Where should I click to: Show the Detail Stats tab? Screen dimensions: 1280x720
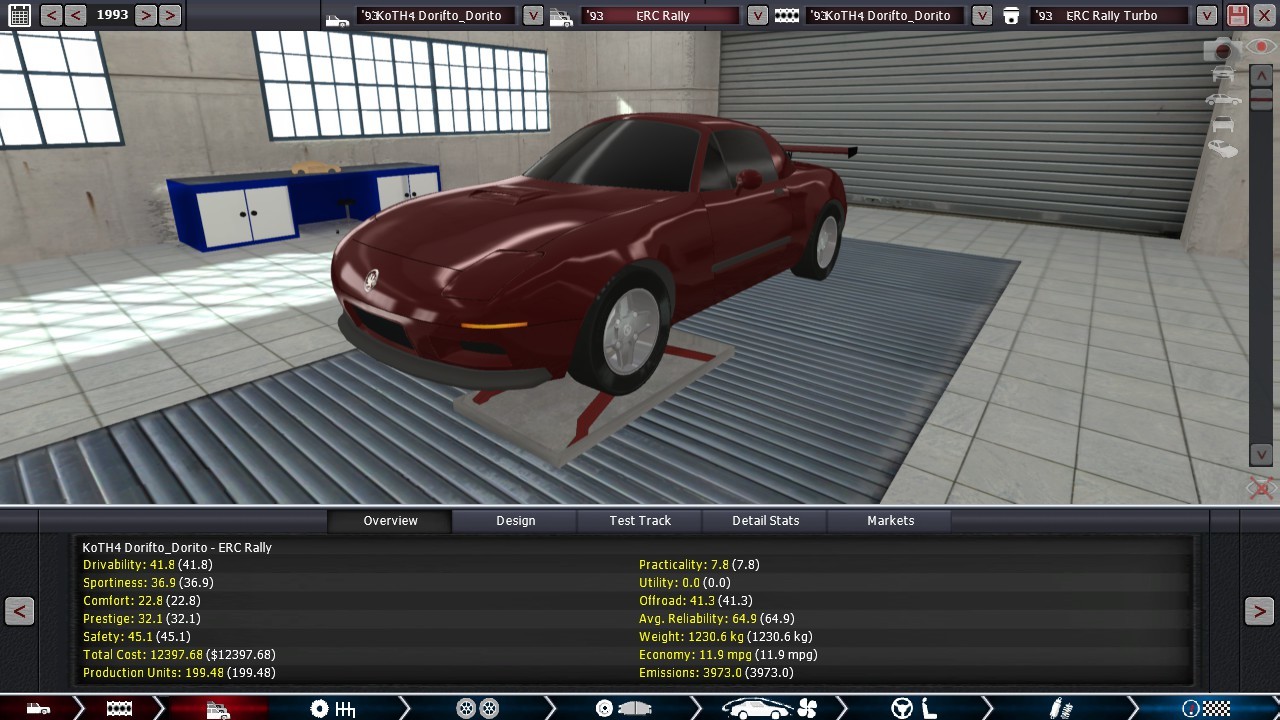765,520
